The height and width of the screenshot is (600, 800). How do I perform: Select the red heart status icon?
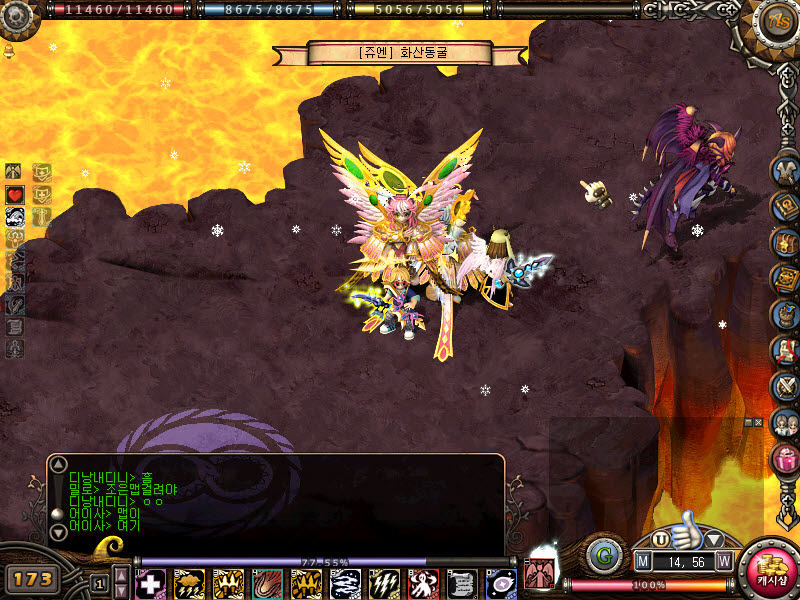pos(15,193)
